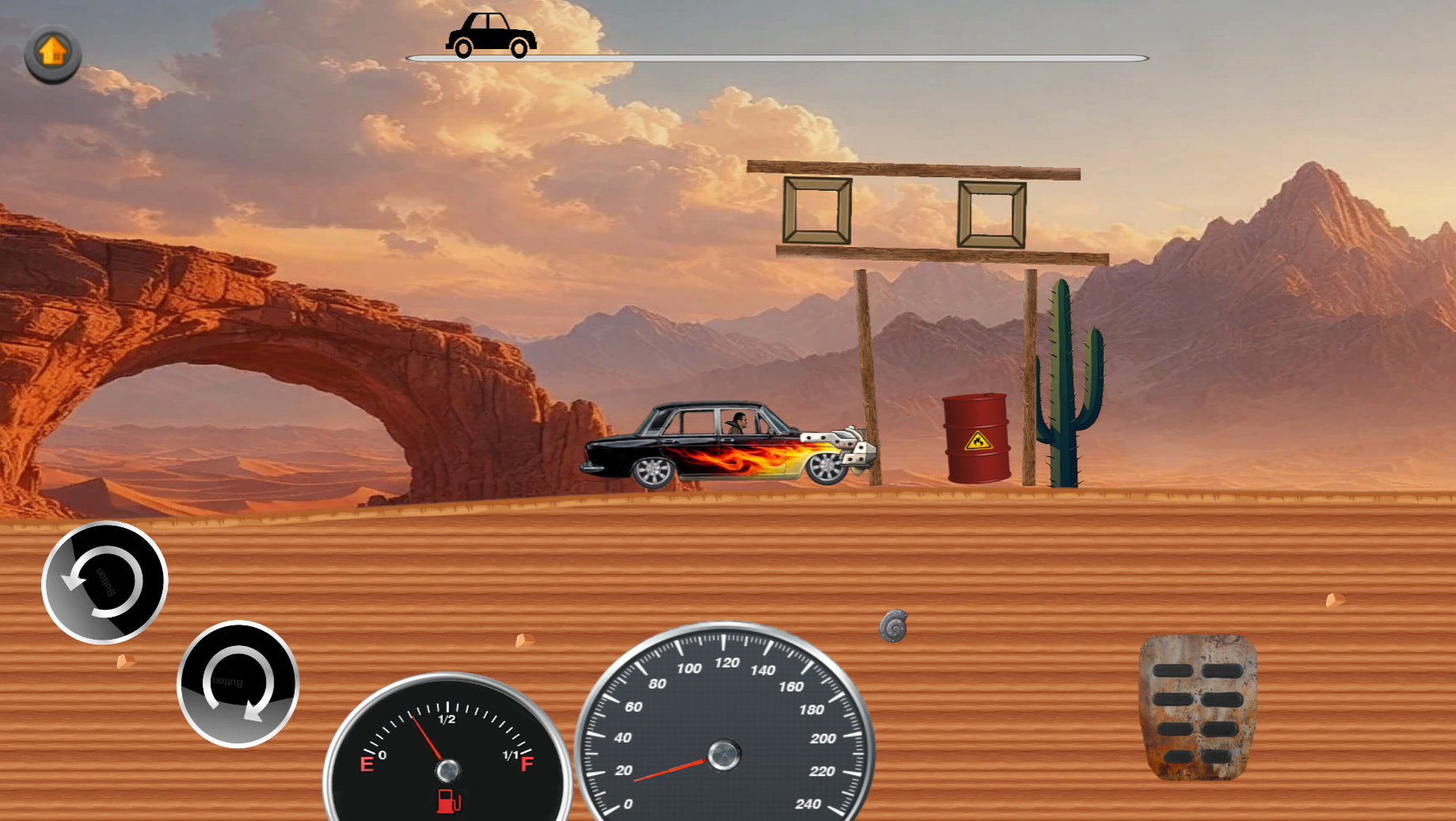Click the home icon in top-left corner
The width and height of the screenshot is (1456, 821).
(52, 52)
